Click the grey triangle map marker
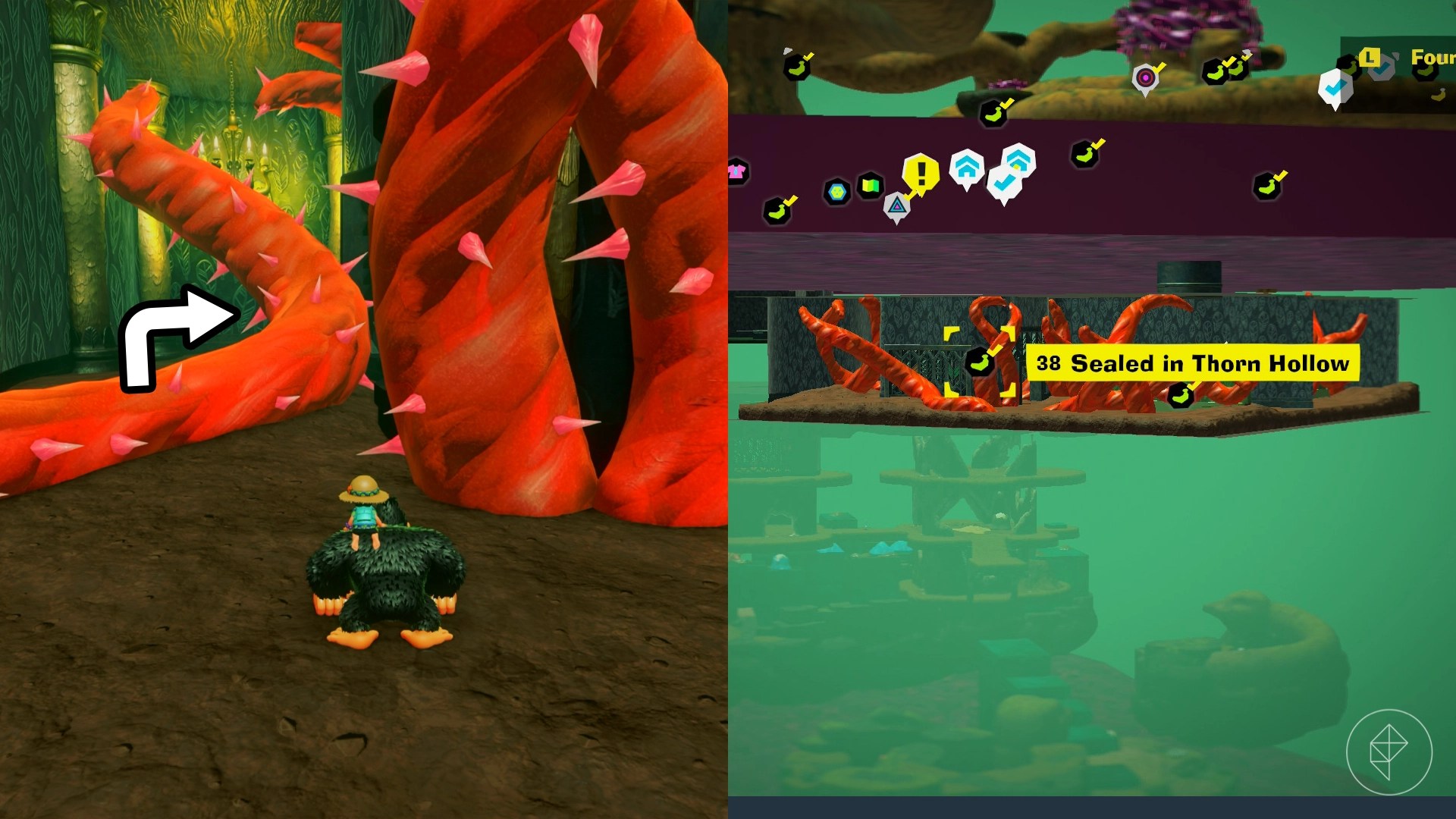The width and height of the screenshot is (1456, 819). point(896,205)
